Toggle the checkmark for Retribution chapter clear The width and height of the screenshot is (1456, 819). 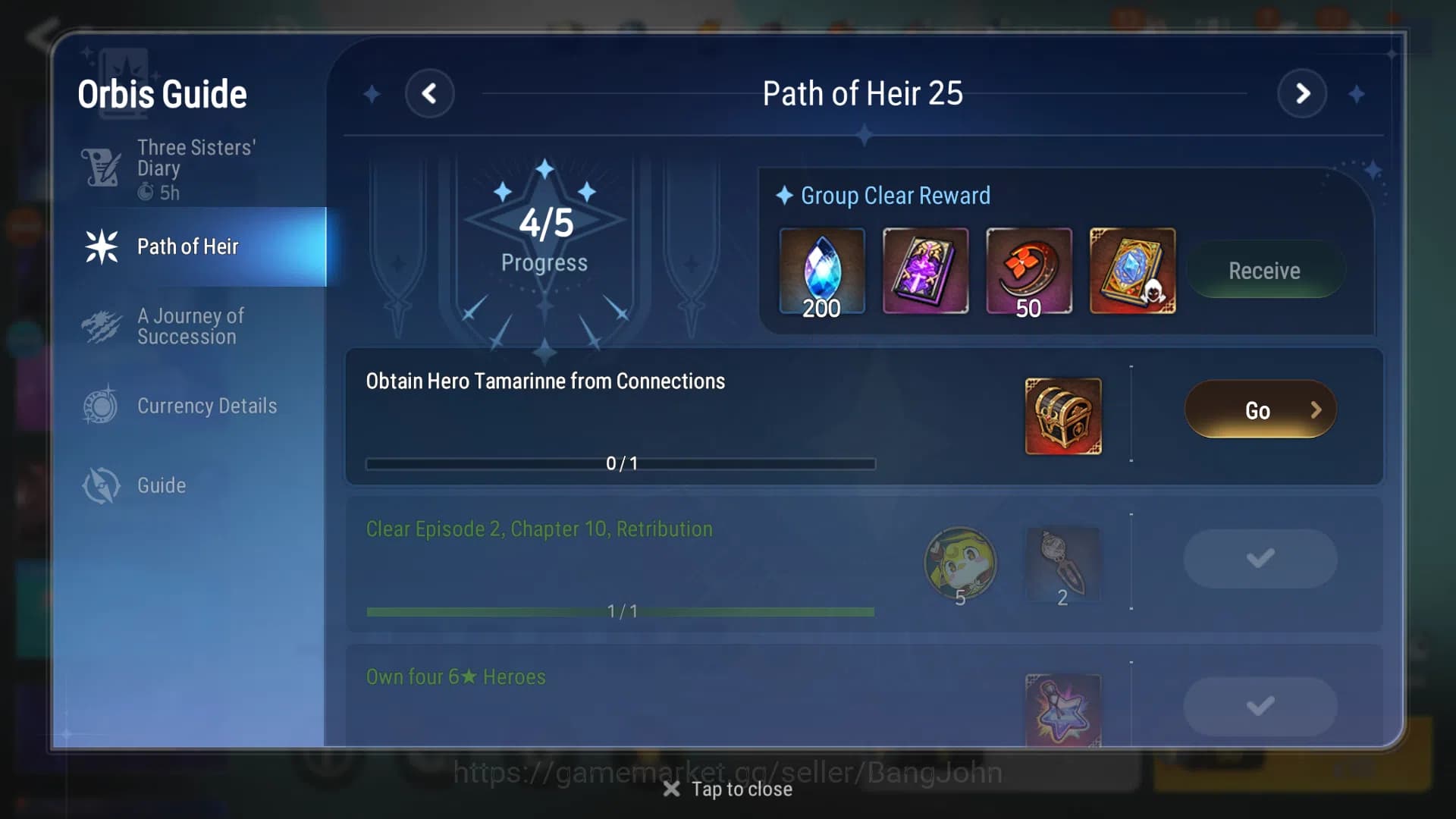(x=1260, y=558)
